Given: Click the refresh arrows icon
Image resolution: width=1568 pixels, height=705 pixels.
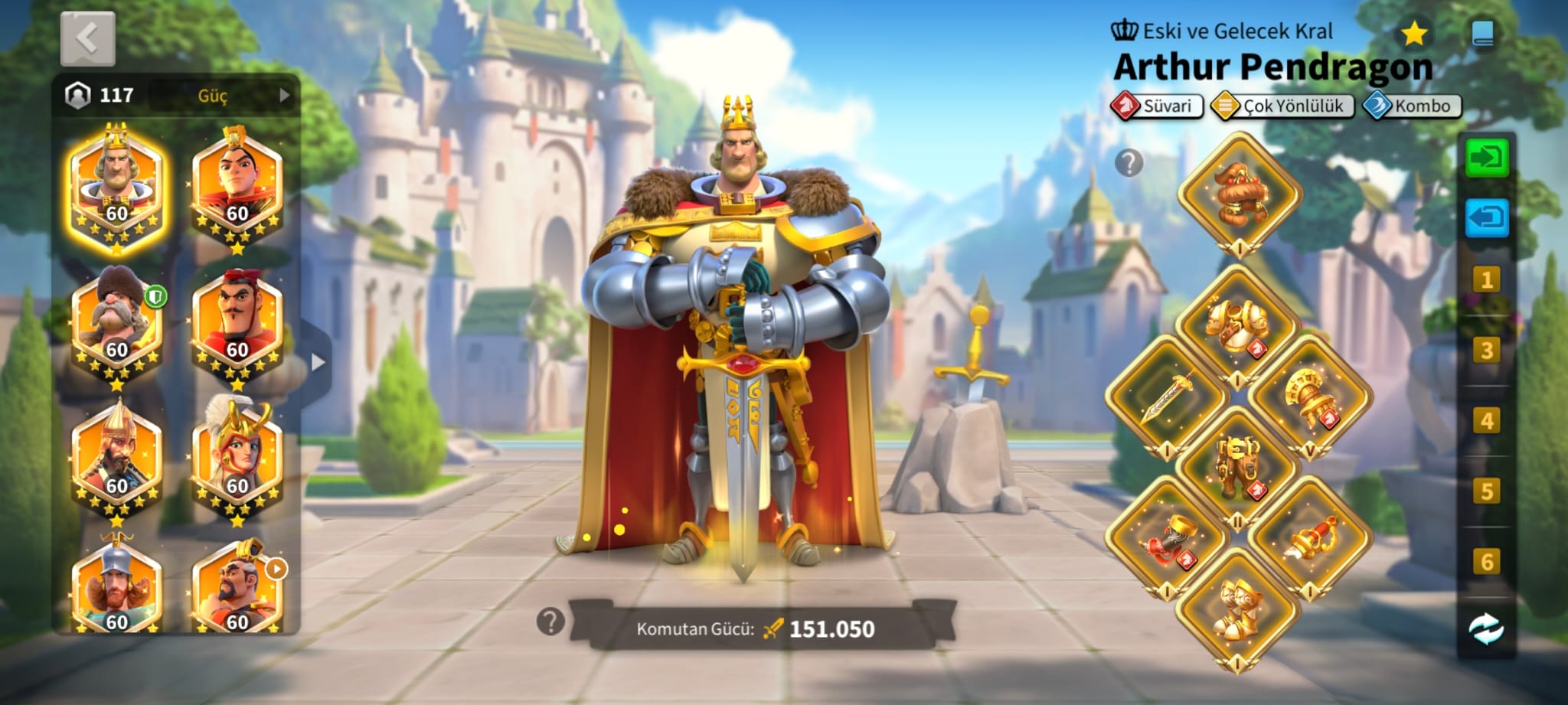Looking at the screenshot, I should 1486,629.
